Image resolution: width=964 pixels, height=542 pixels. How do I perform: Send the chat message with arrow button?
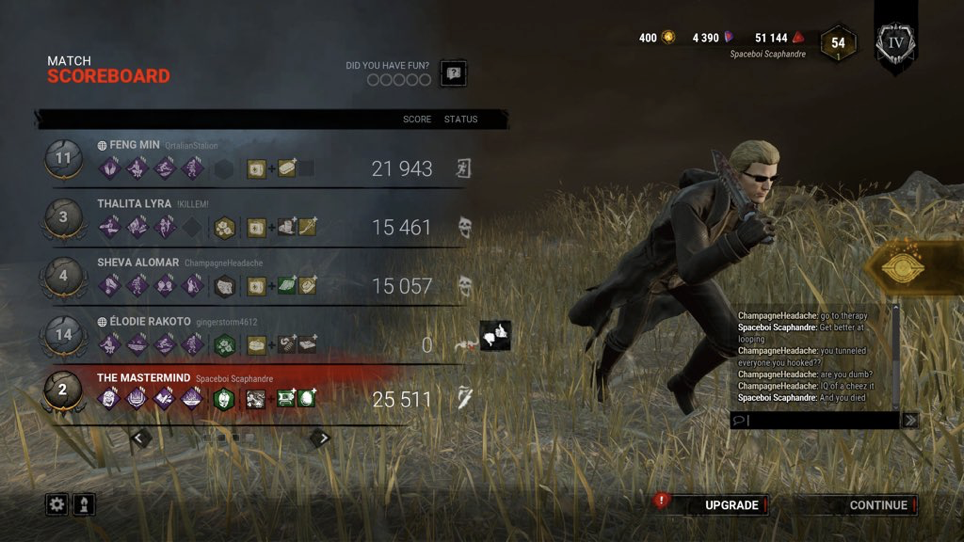pos(910,421)
